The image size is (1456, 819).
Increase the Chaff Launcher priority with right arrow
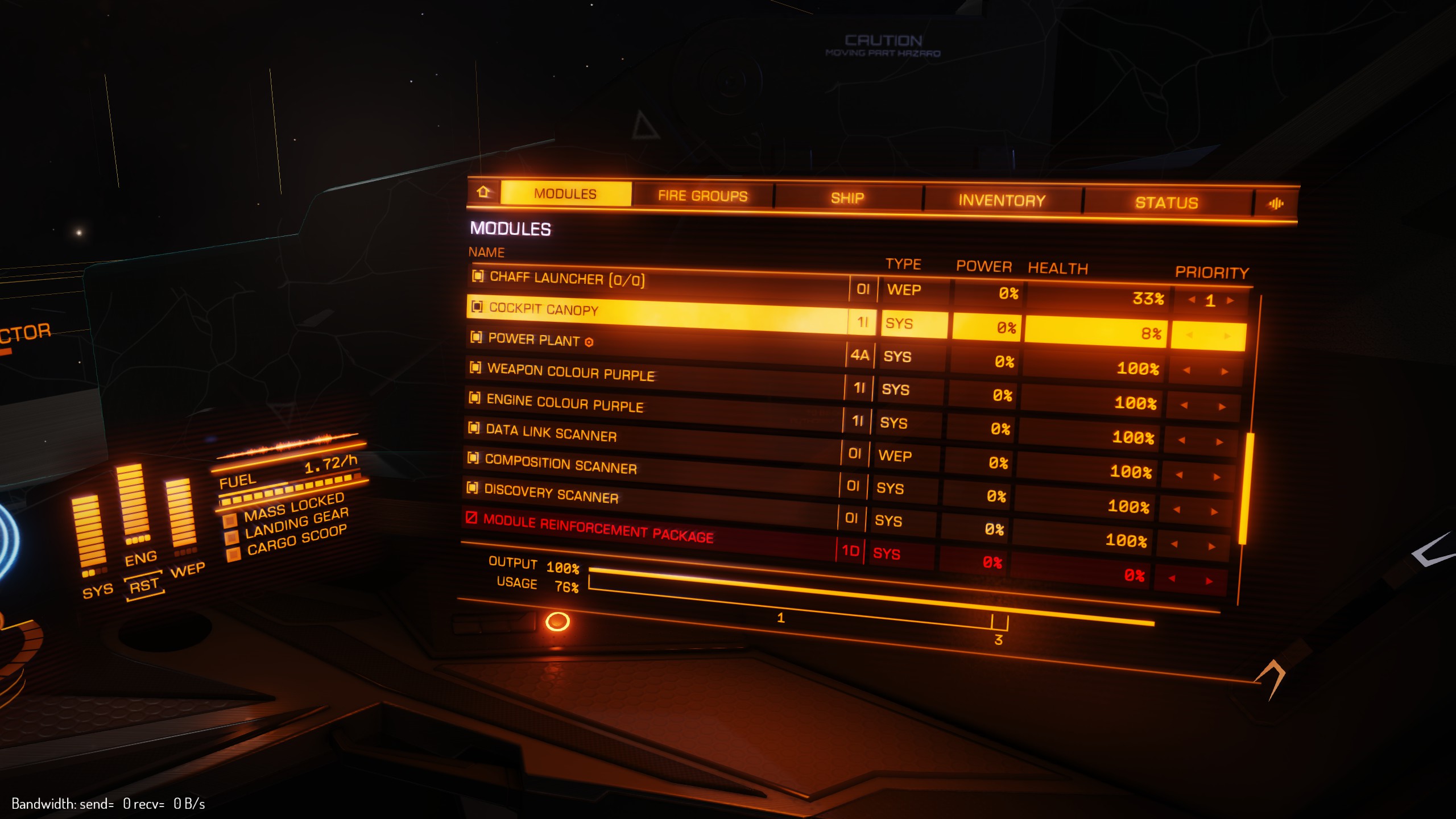coord(1231,300)
